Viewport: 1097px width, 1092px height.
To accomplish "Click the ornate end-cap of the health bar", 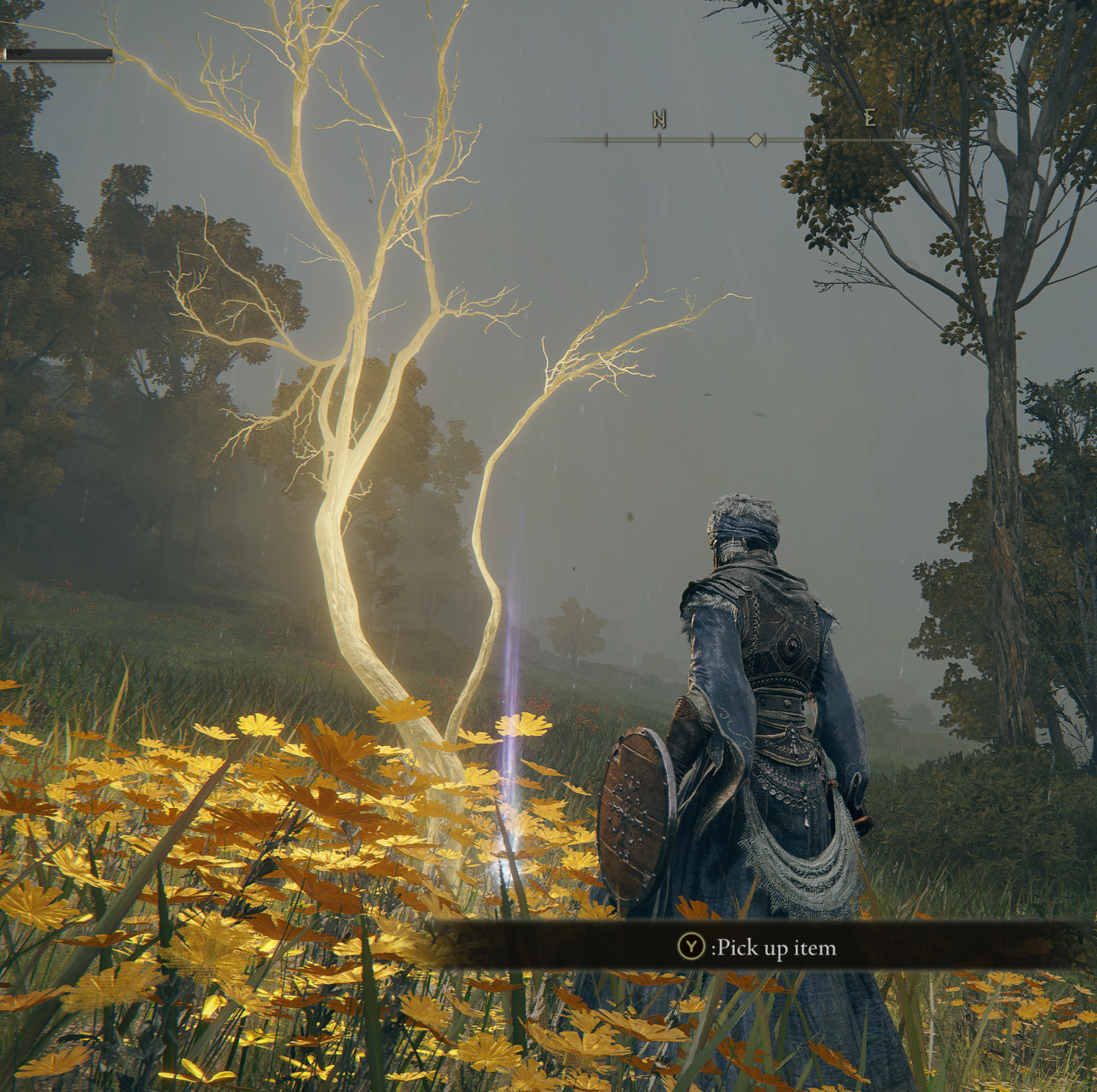I will [110, 59].
